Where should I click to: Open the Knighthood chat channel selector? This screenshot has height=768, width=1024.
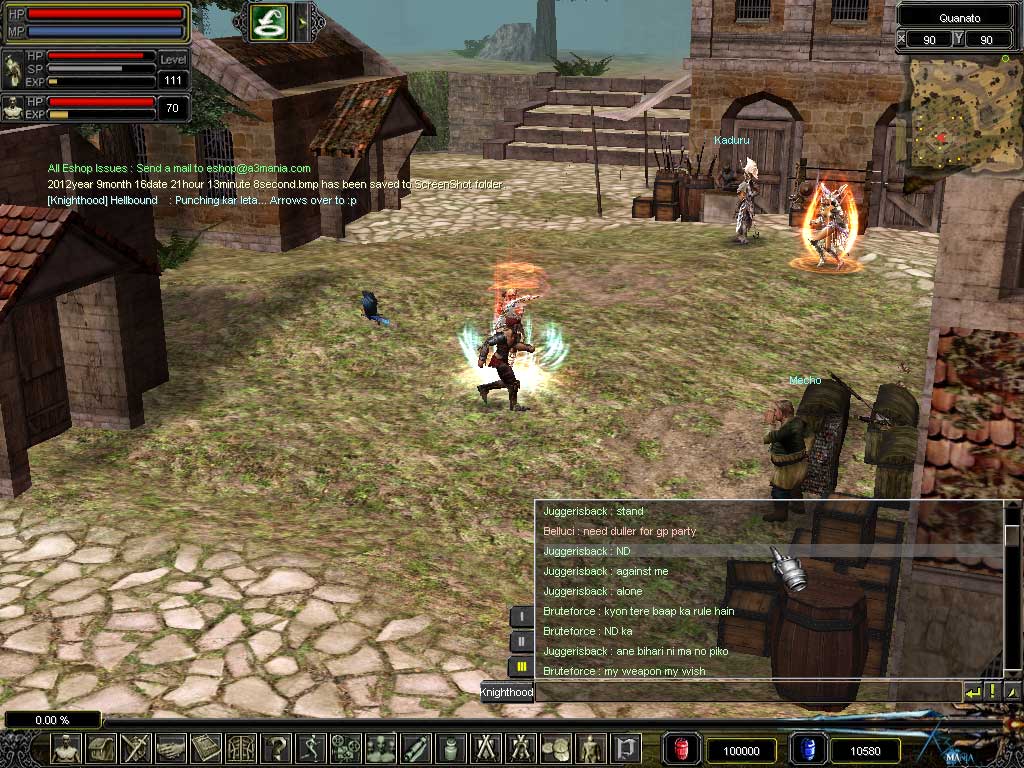click(507, 692)
